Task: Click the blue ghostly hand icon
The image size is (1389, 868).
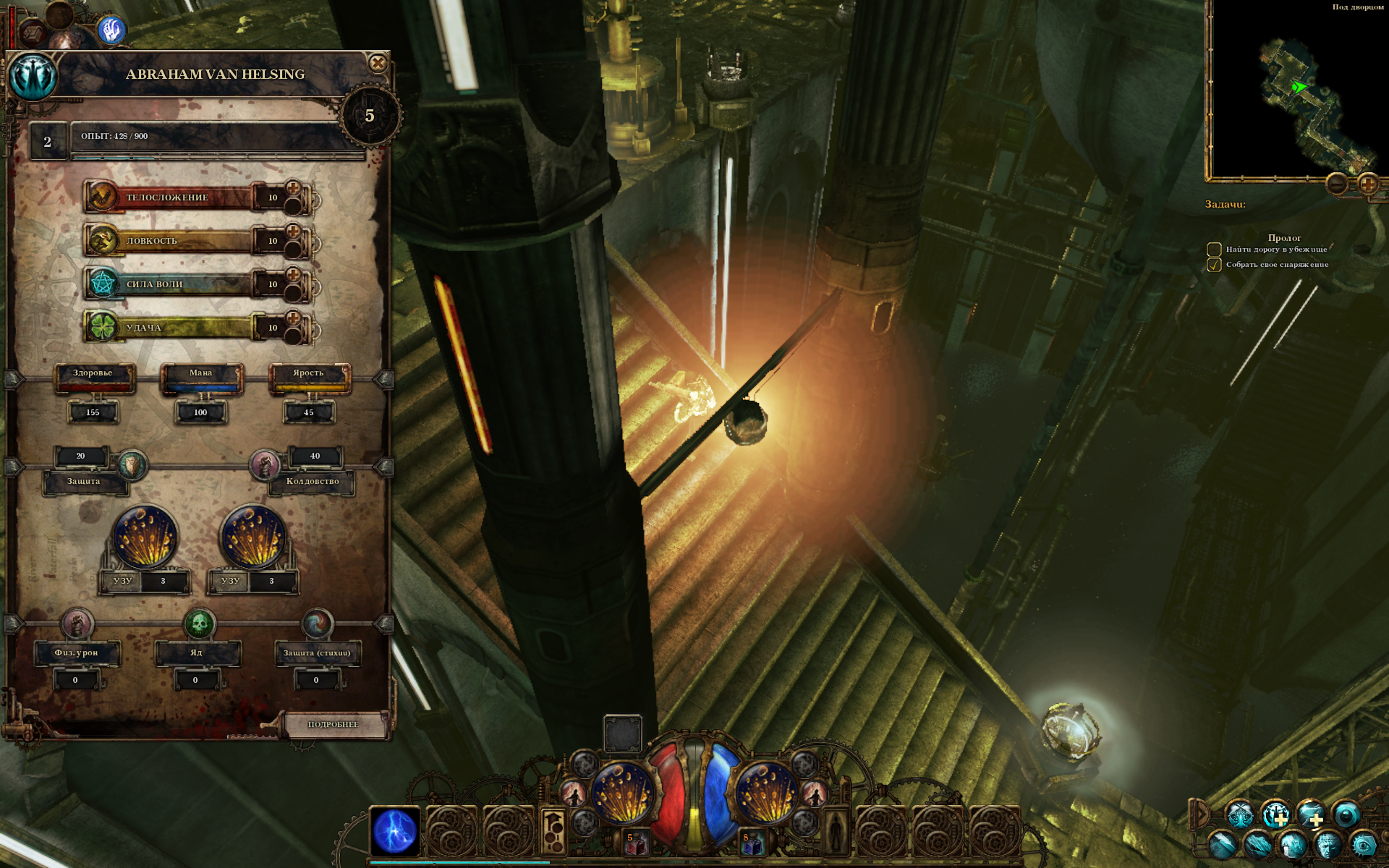Action: coord(111,30)
